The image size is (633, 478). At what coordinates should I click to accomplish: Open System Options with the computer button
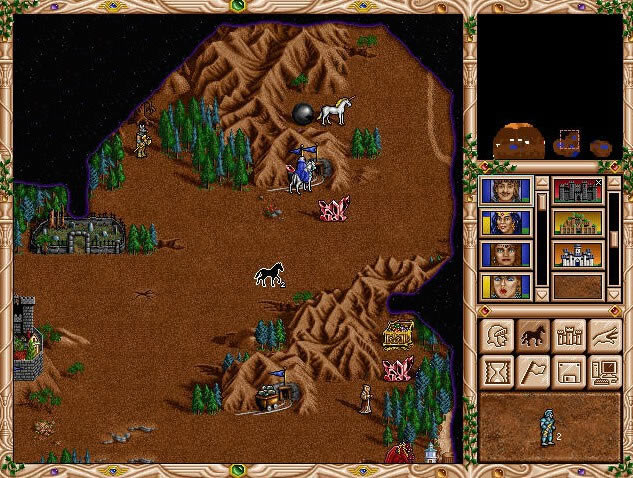605,369
